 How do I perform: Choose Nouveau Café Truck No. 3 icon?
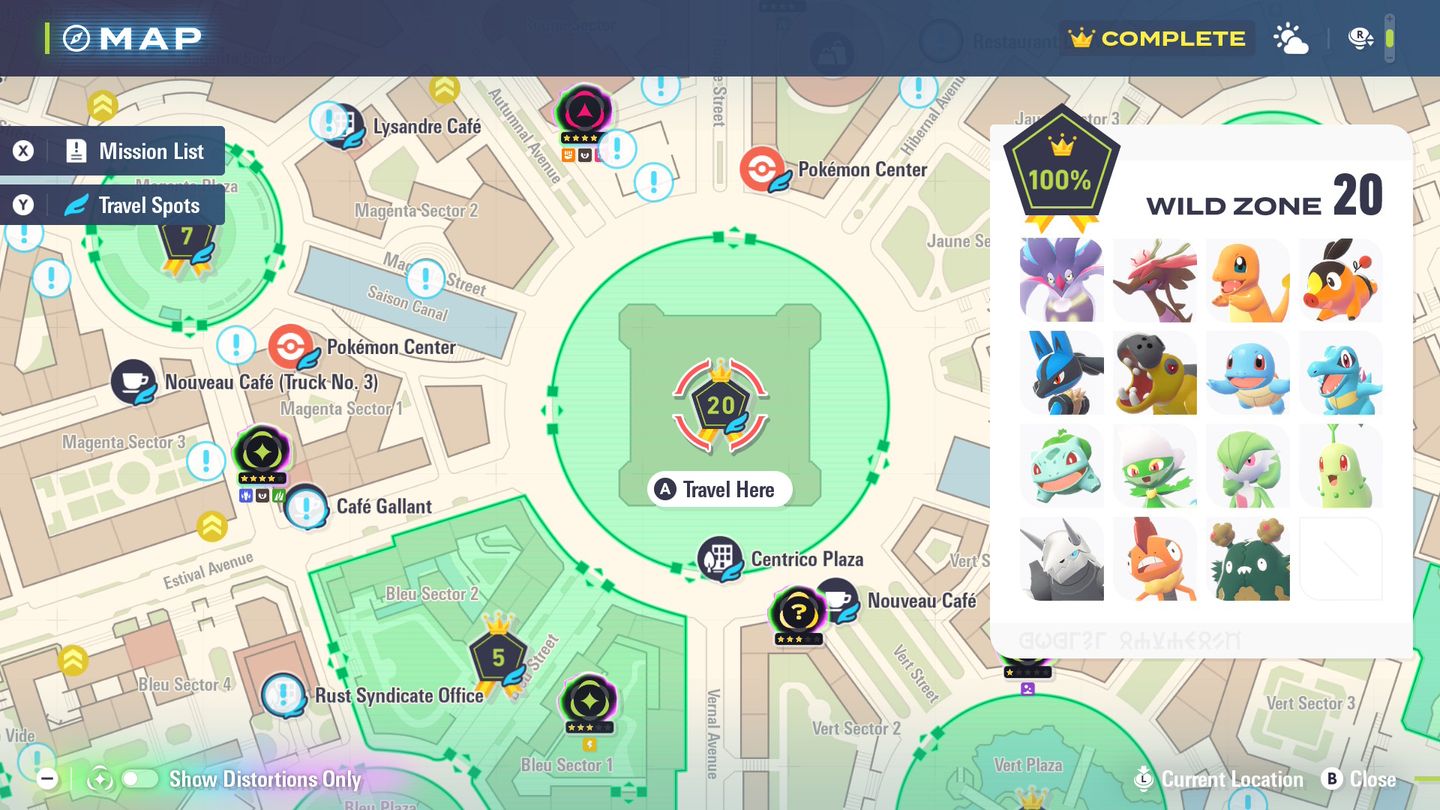133,382
